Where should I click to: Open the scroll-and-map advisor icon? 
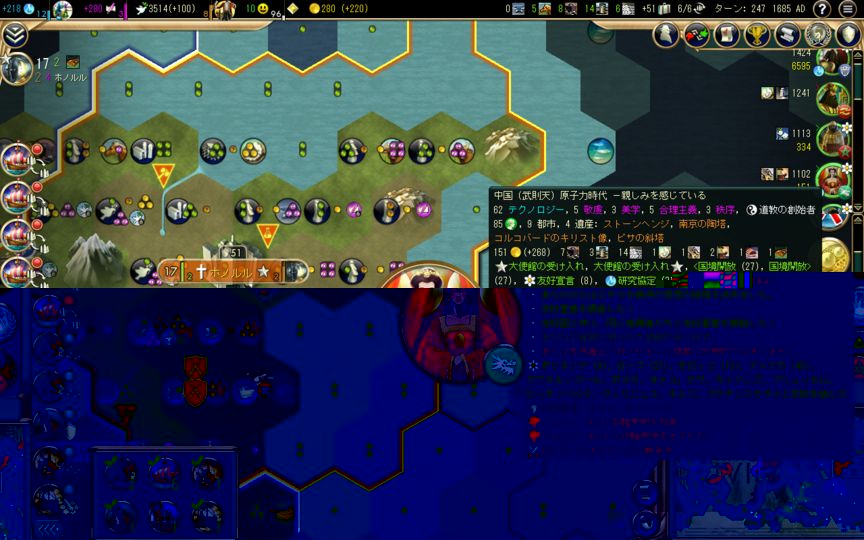coord(726,34)
